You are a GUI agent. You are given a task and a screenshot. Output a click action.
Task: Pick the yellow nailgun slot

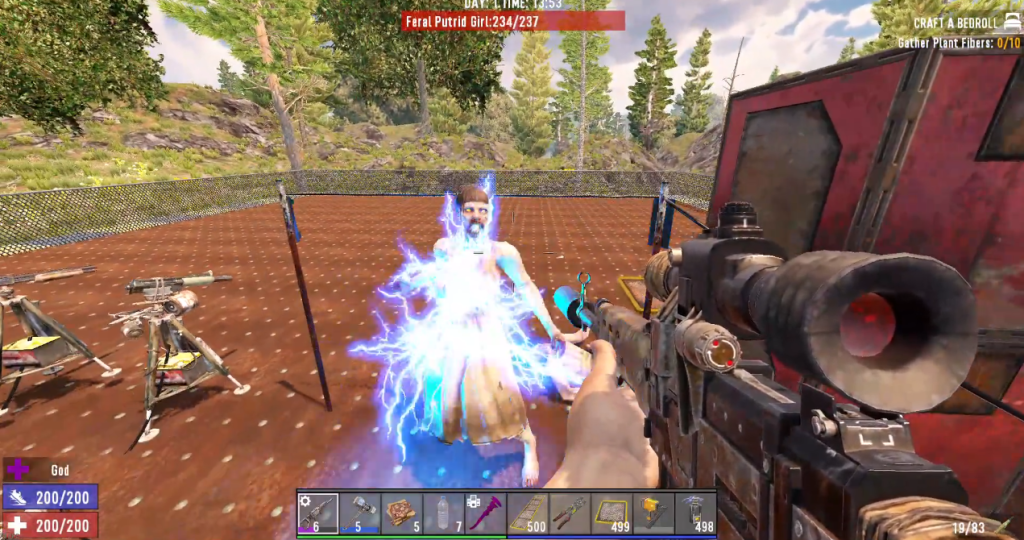pyautogui.click(x=654, y=513)
